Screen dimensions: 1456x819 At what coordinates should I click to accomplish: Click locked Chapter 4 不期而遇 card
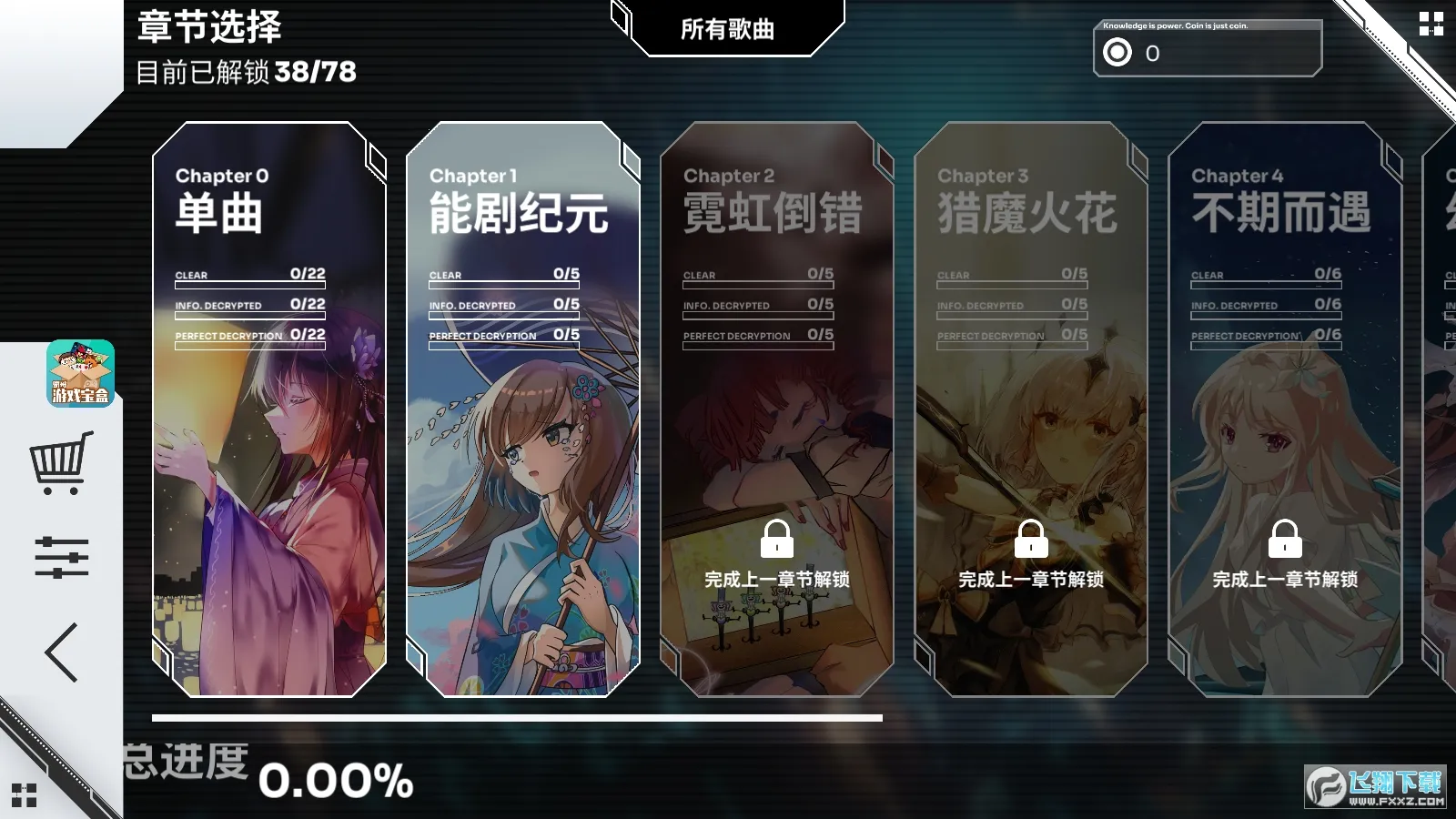pos(1284,409)
